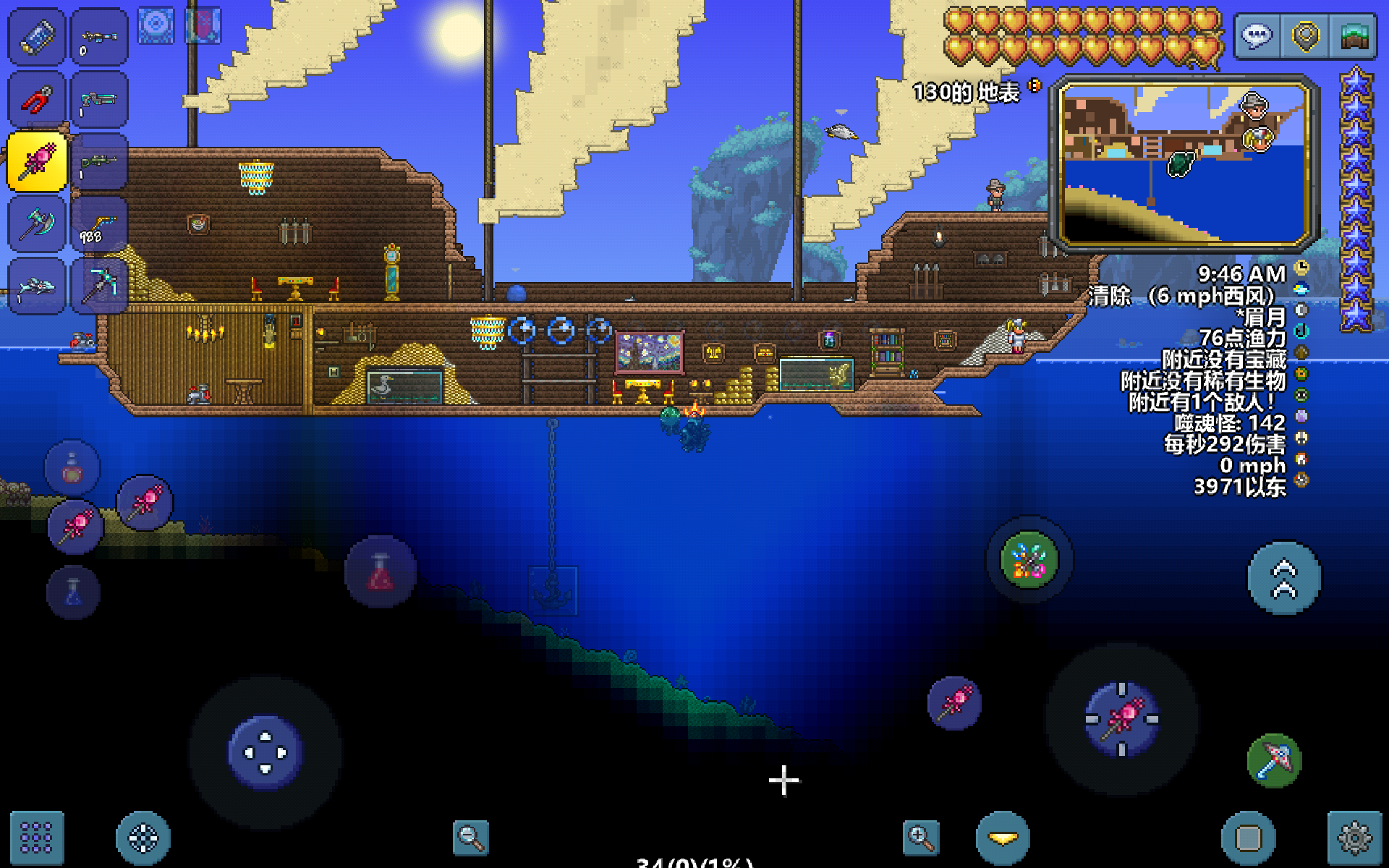Zoom out with the minus magnifier

pyautogui.click(x=470, y=838)
